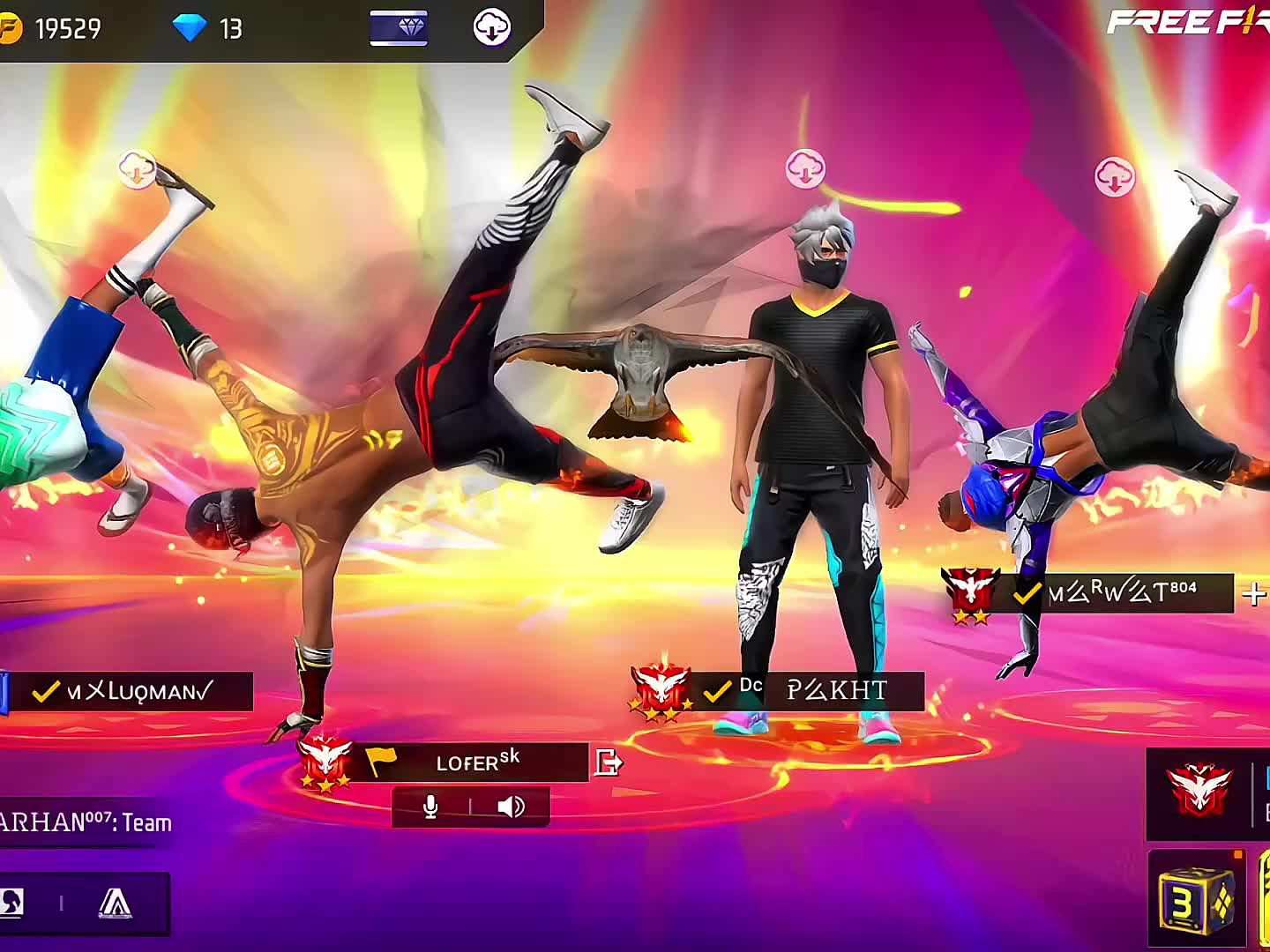The height and width of the screenshot is (952, 1270).
Task: Select the LOFERsk player nameplate
Action: [476, 762]
